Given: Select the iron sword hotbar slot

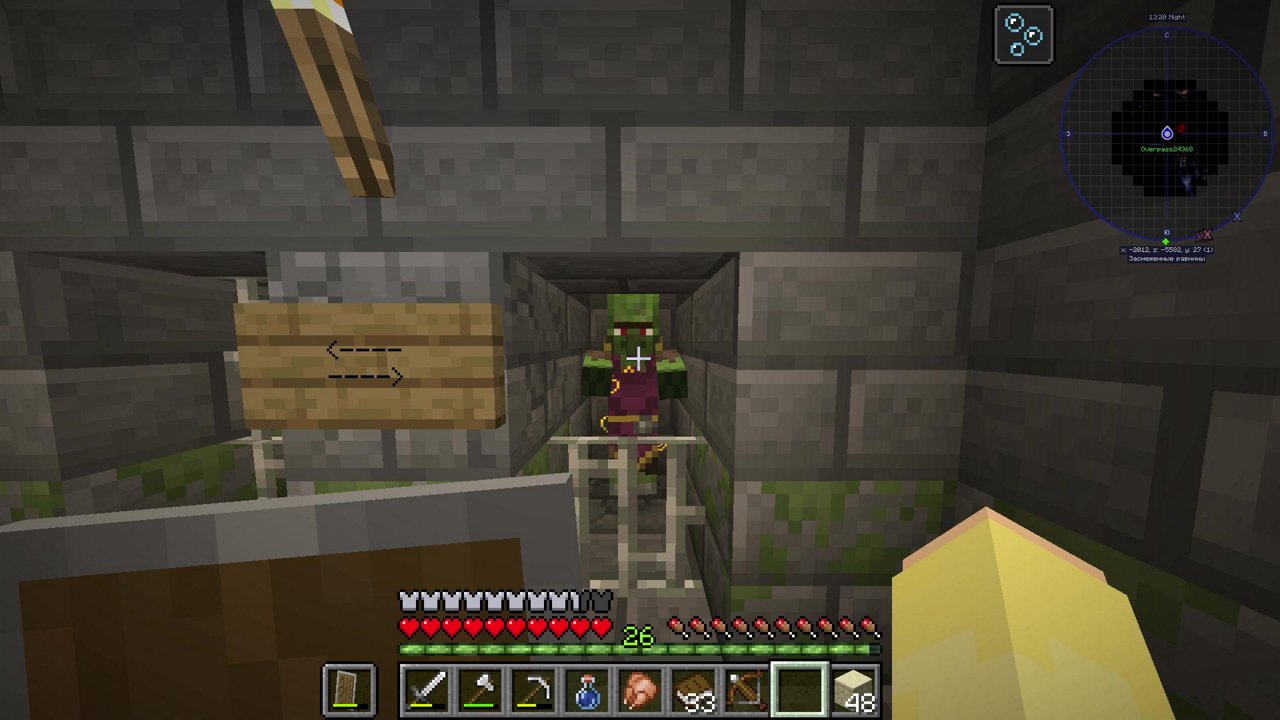Looking at the screenshot, I should coord(427,691).
